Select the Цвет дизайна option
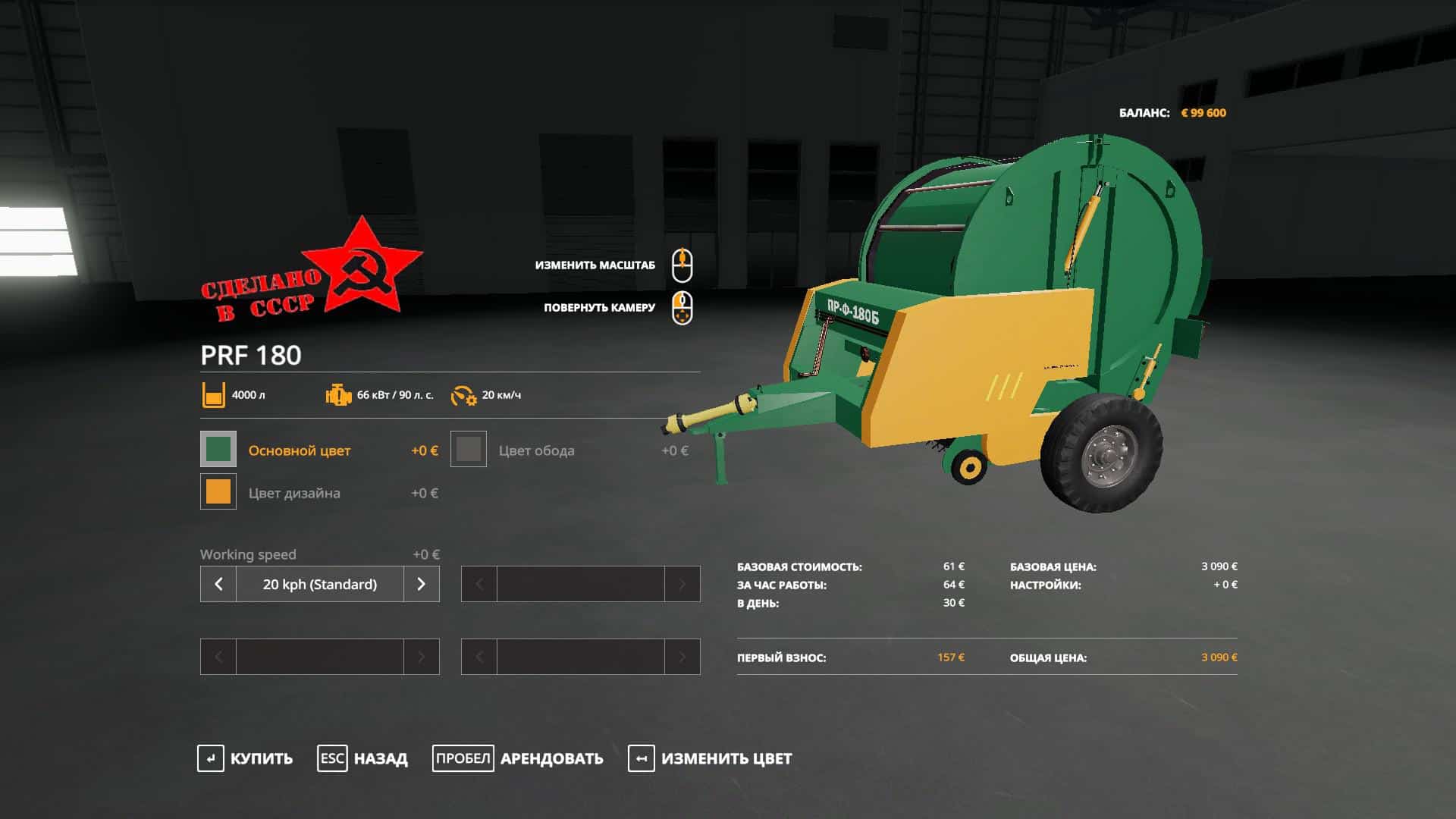The width and height of the screenshot is (1456, 819). [294, 493]
